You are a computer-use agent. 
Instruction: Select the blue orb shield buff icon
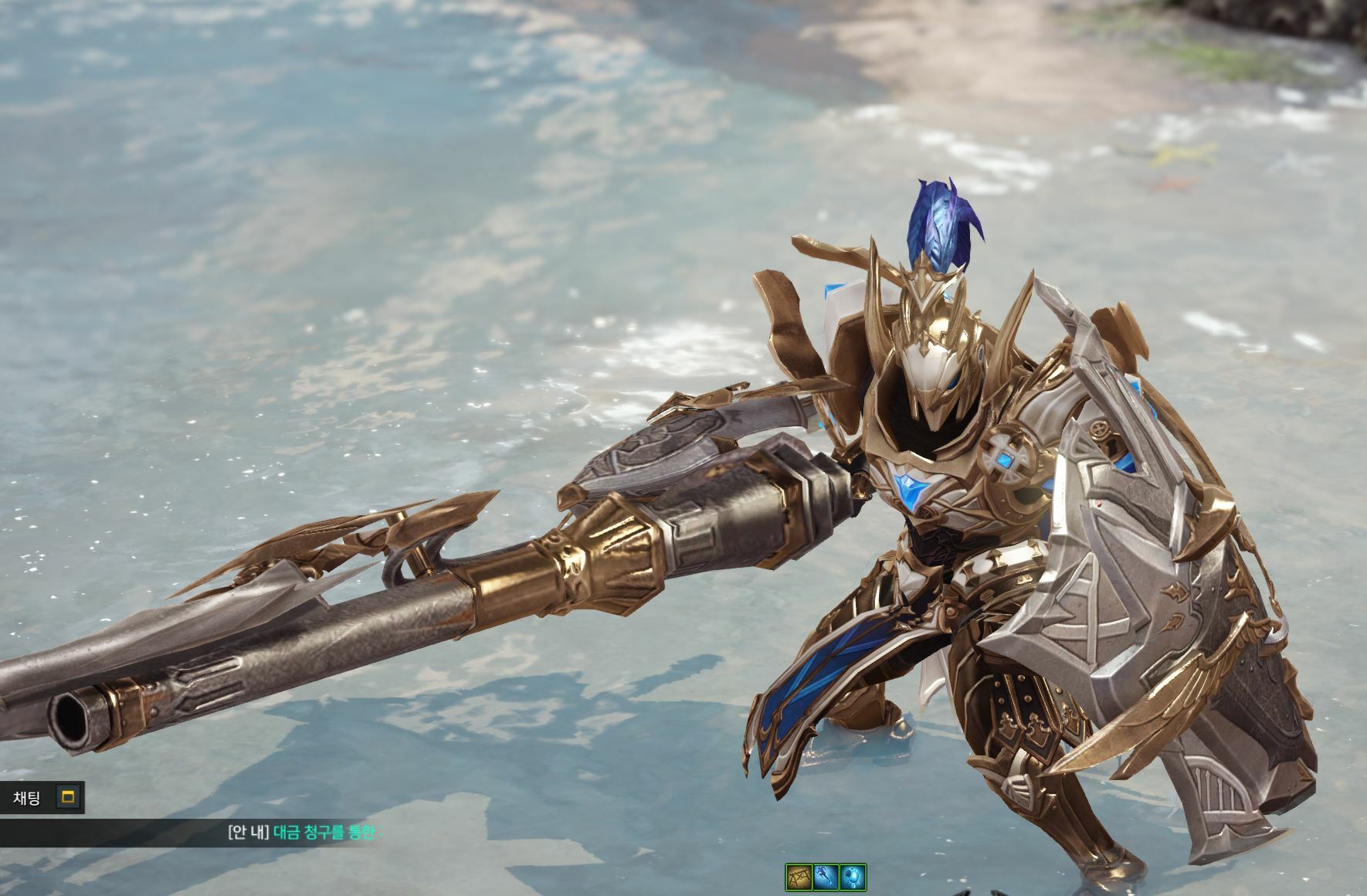click(x=852, y=877)
